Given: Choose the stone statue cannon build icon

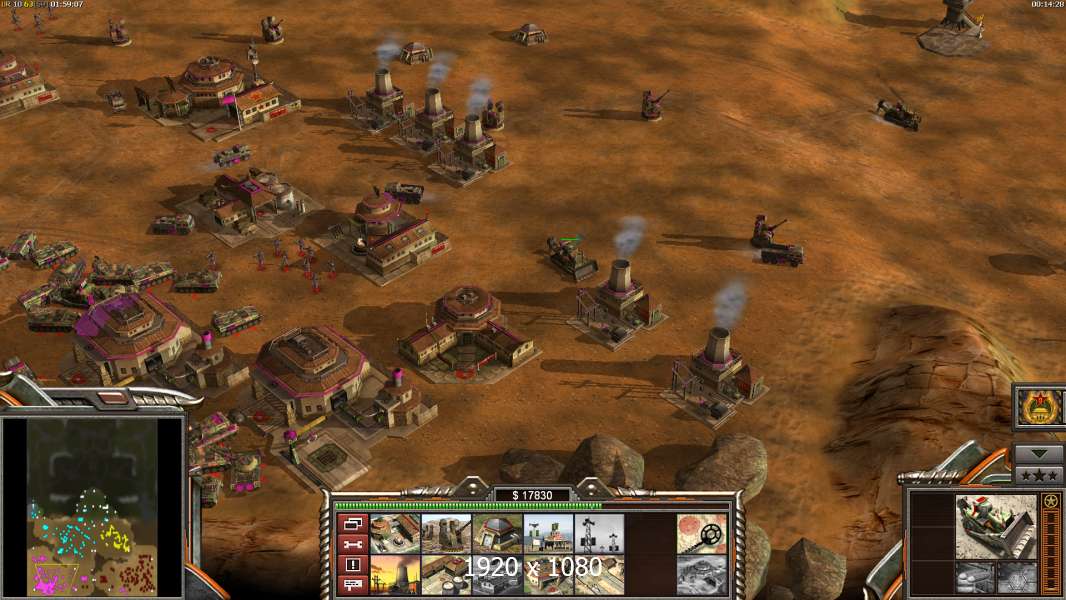Looking at the screenshot, I should coord(446,533).
